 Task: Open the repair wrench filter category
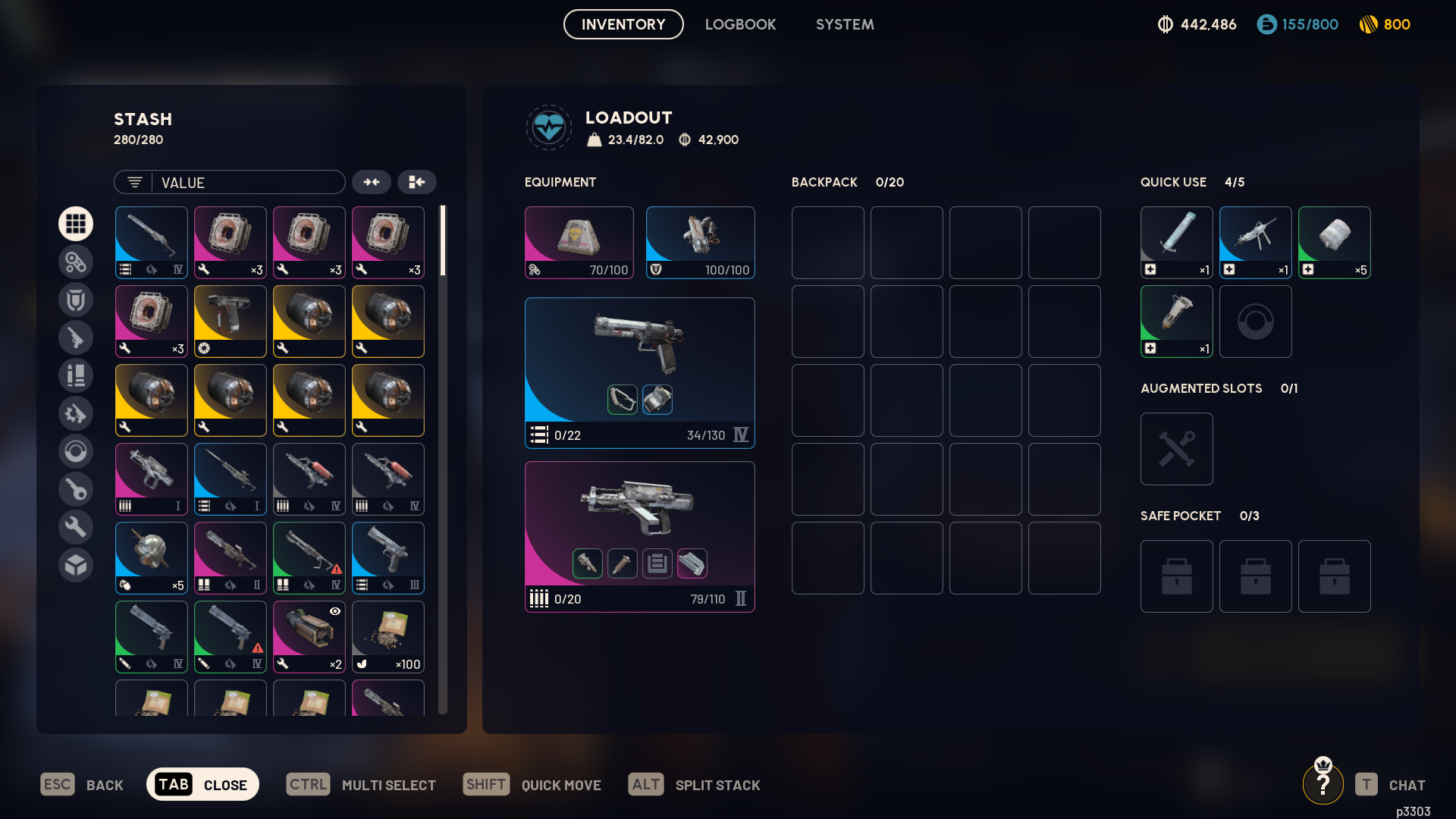click(x=76, y=526)
